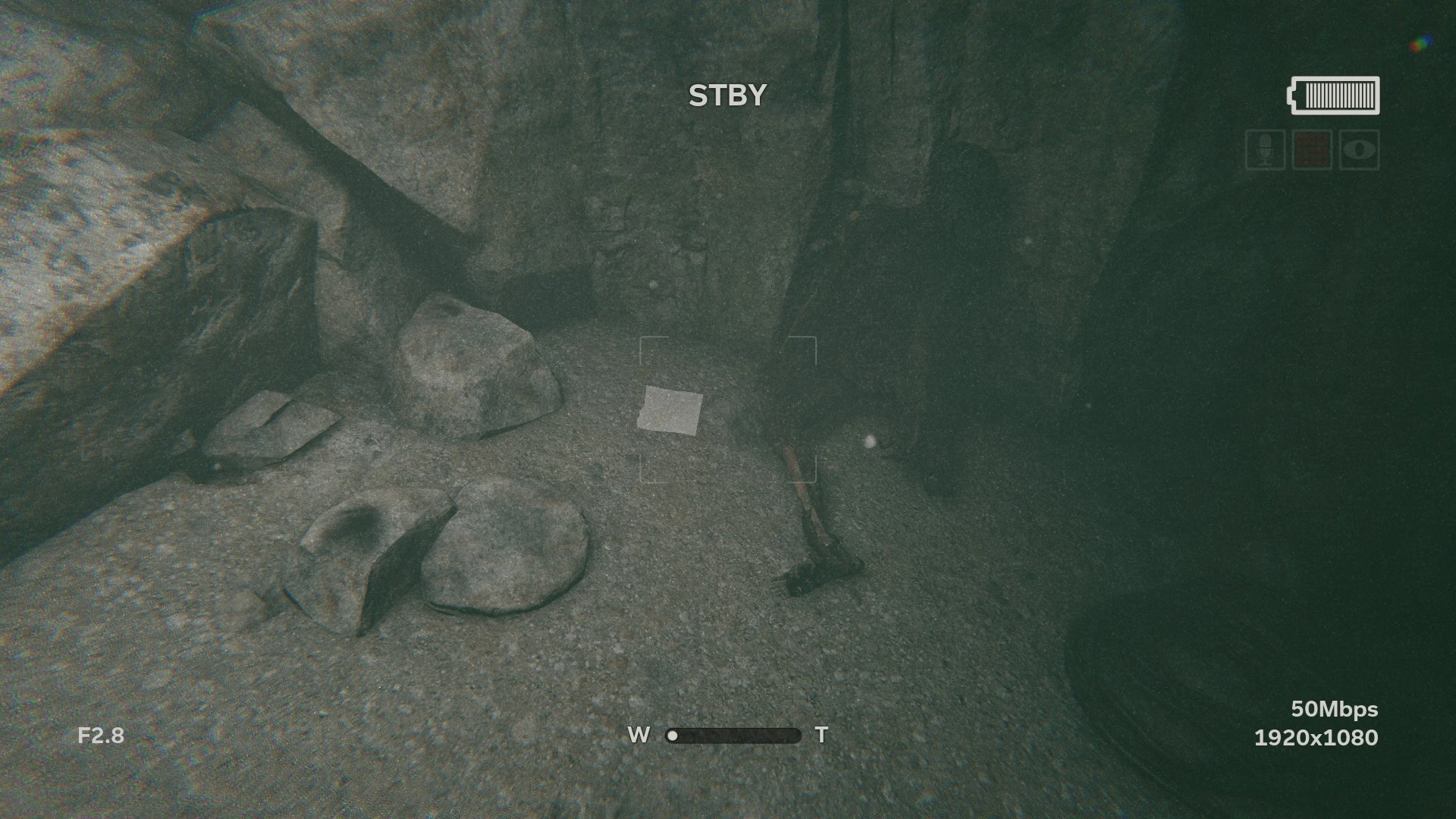Click the zoom slider track bar

coord(736,736)
